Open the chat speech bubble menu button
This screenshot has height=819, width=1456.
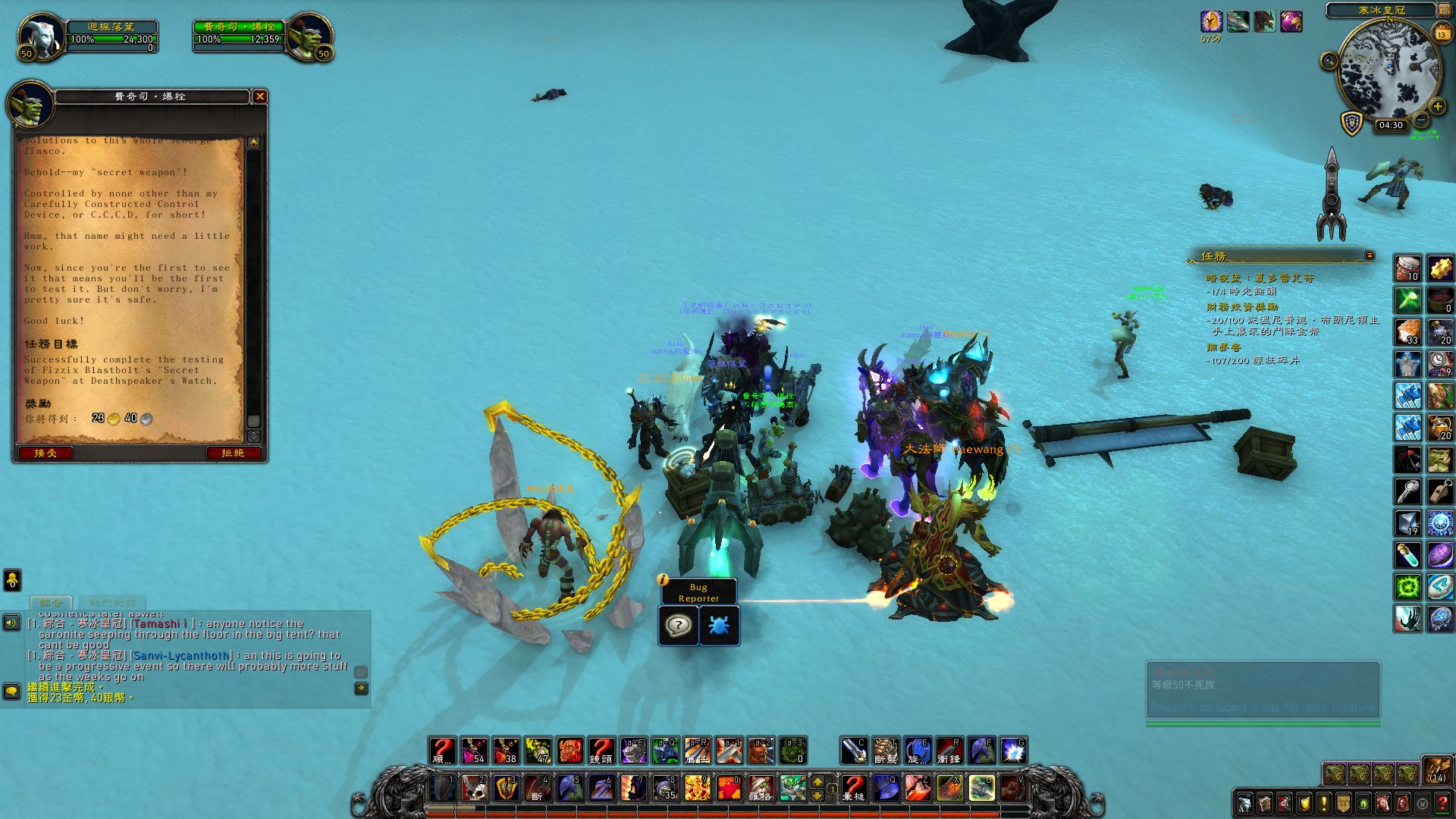tap(11, 691)
